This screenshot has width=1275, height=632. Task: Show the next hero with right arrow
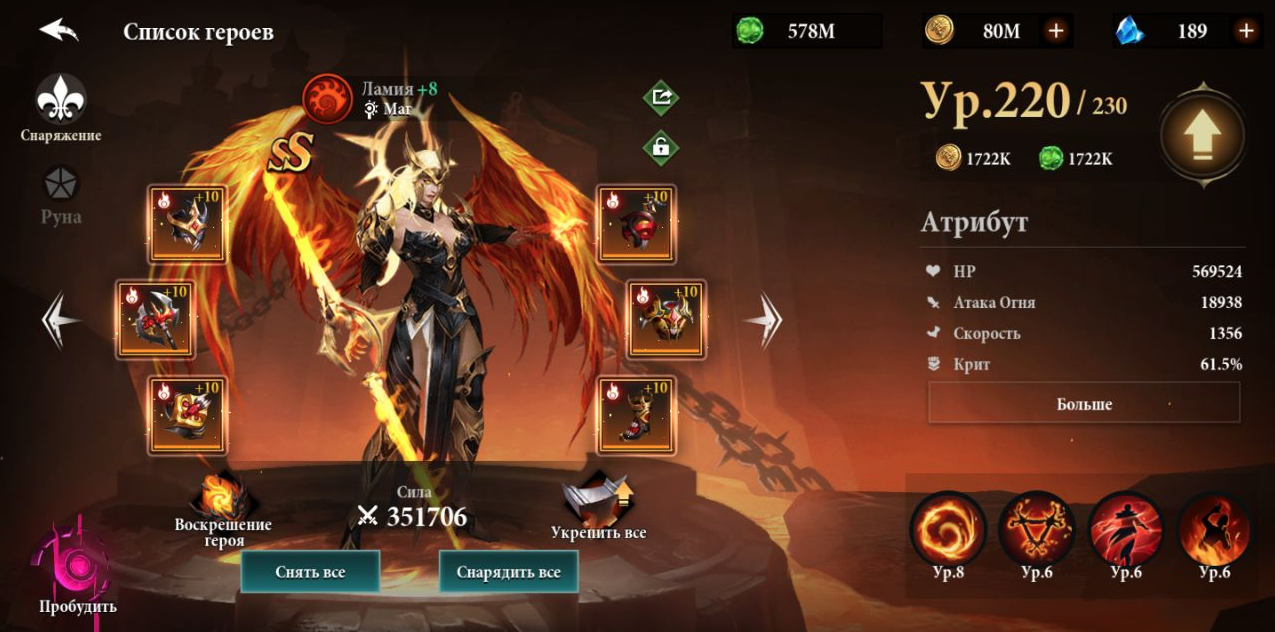[764, 320]
